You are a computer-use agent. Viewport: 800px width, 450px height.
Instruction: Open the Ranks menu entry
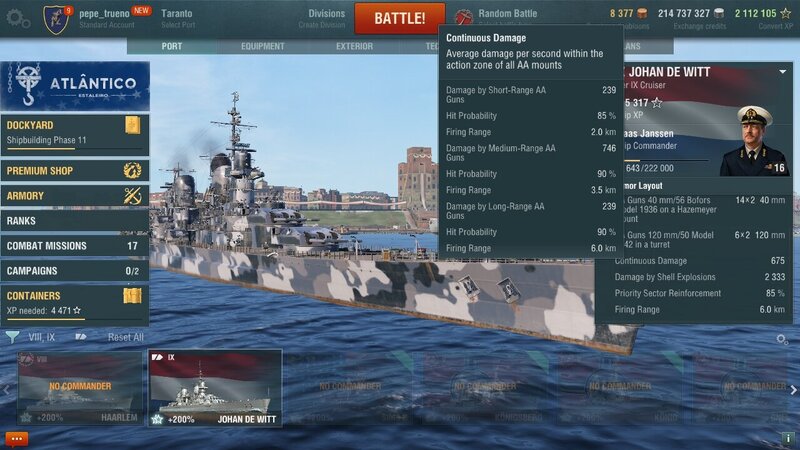click(x=75, y=221)
